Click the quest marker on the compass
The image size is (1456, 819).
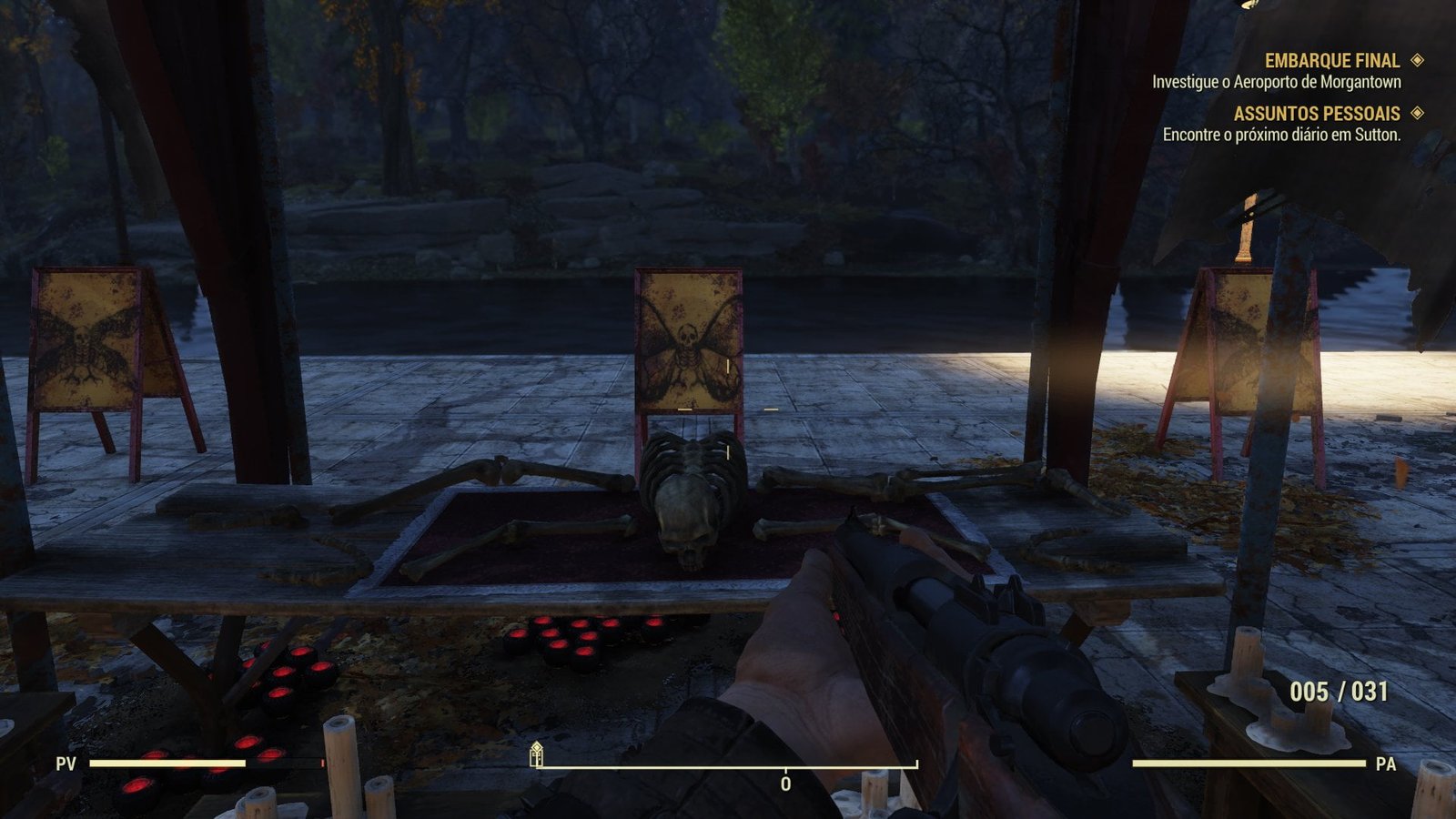tap(537, 753)
